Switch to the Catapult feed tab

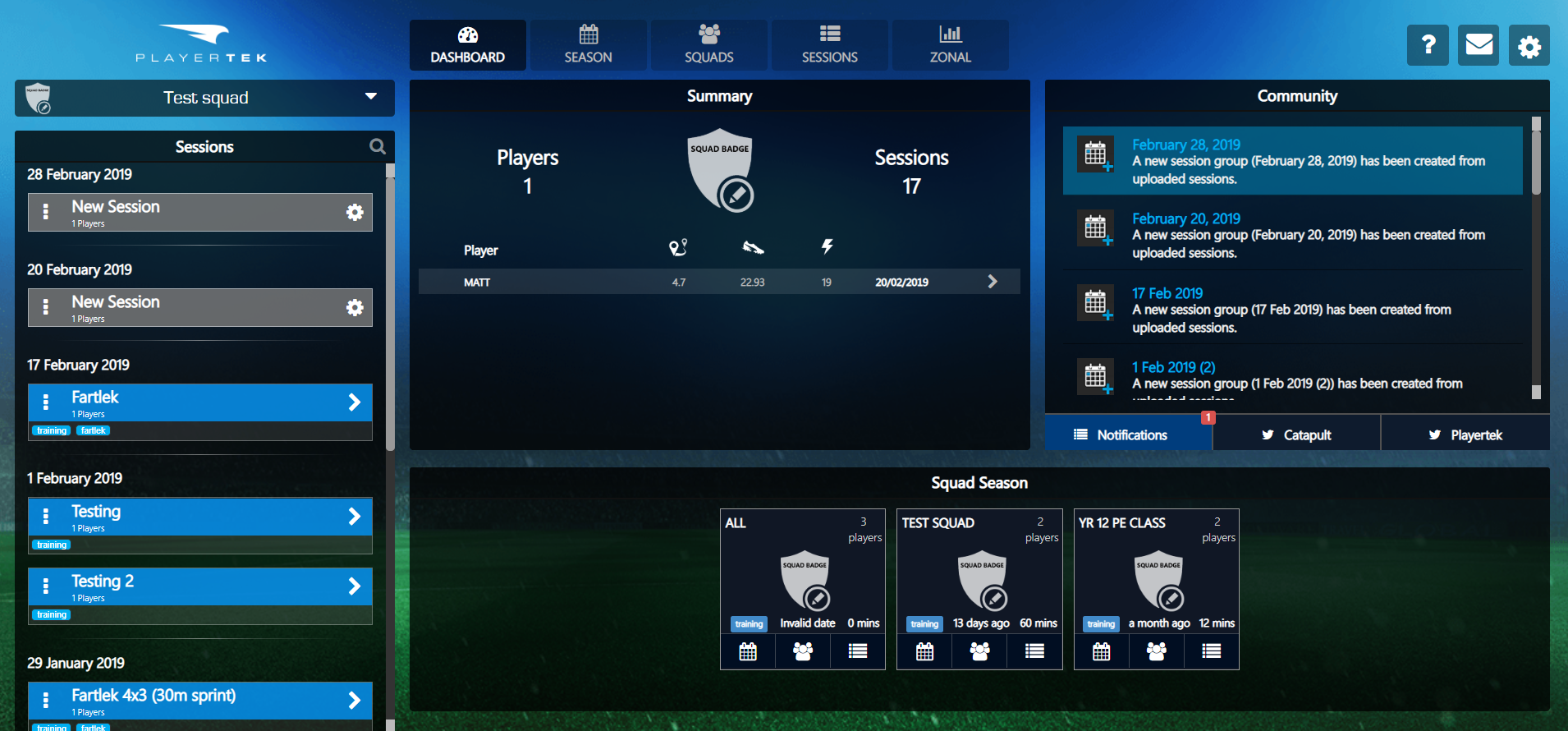click(1296, 434)
